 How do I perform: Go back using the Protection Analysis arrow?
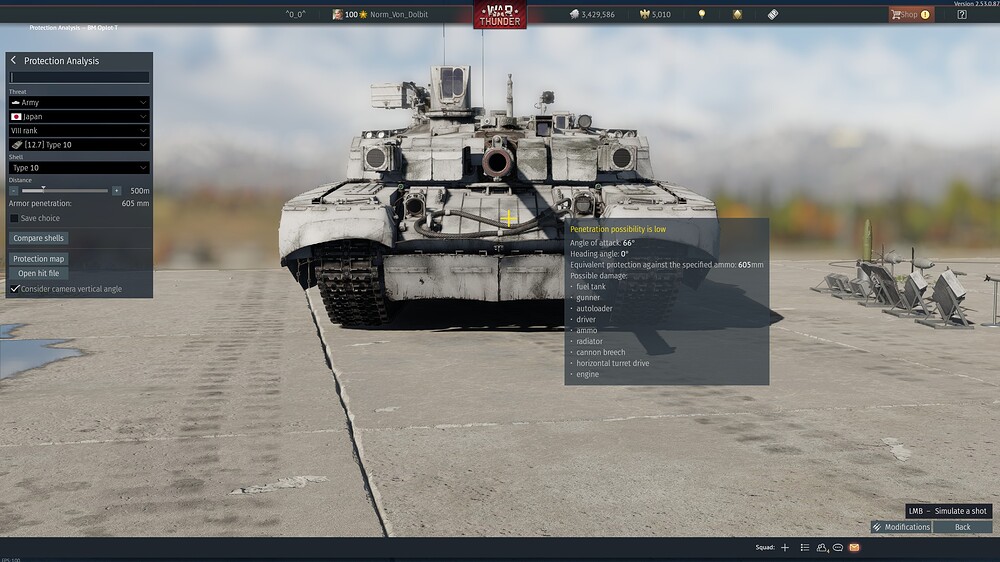(14, 61)
